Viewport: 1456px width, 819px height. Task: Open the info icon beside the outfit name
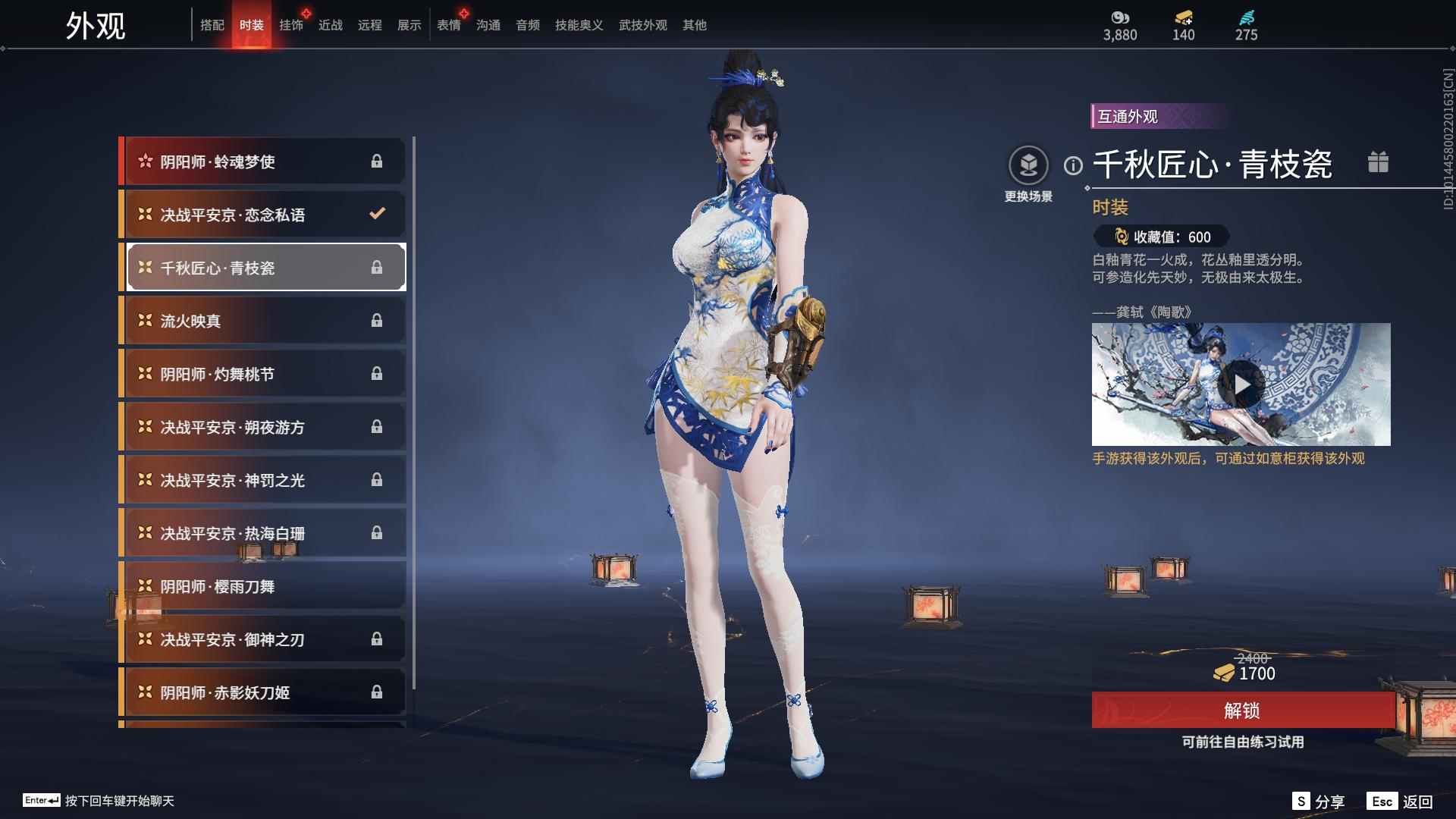pos(1073,165)
